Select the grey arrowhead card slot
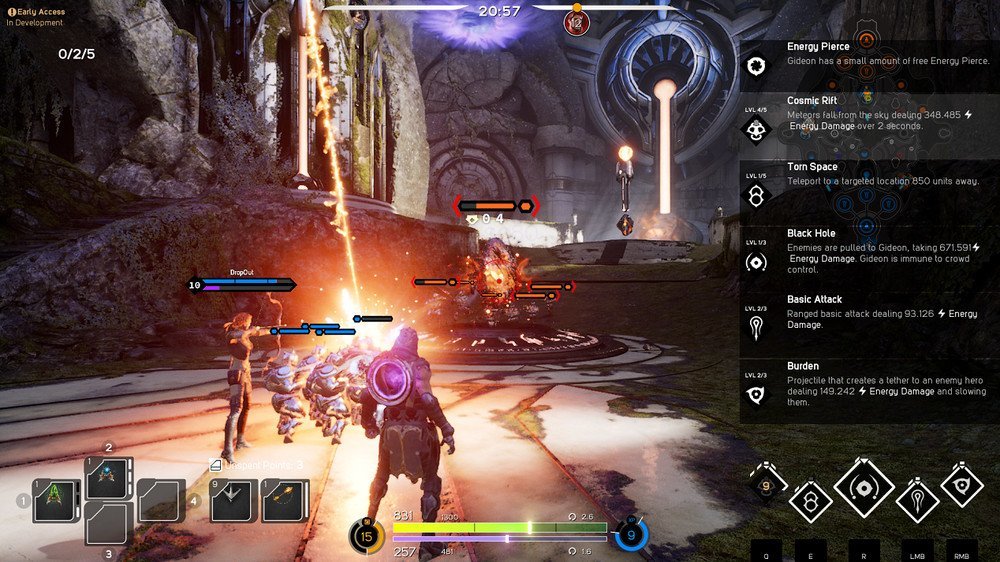The height and width of the screenshot is (562, 1000). tap(234, 500)
